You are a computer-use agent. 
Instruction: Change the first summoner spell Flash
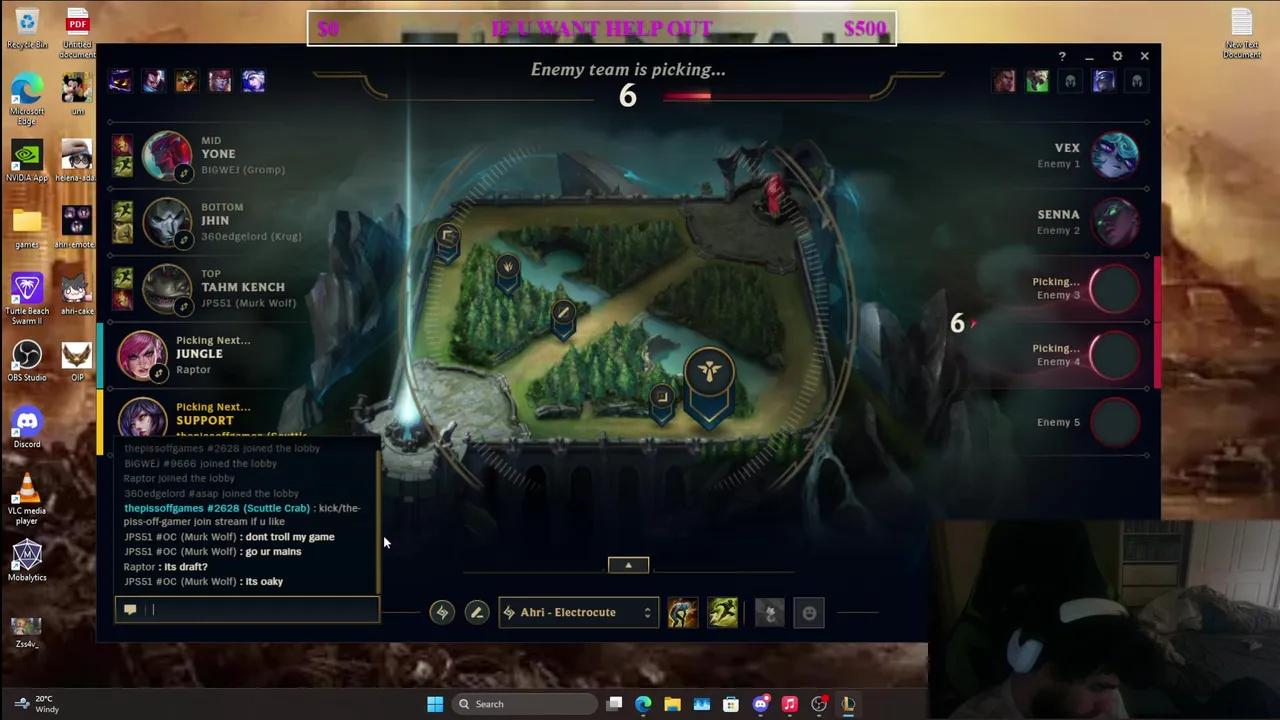point(681,612)
